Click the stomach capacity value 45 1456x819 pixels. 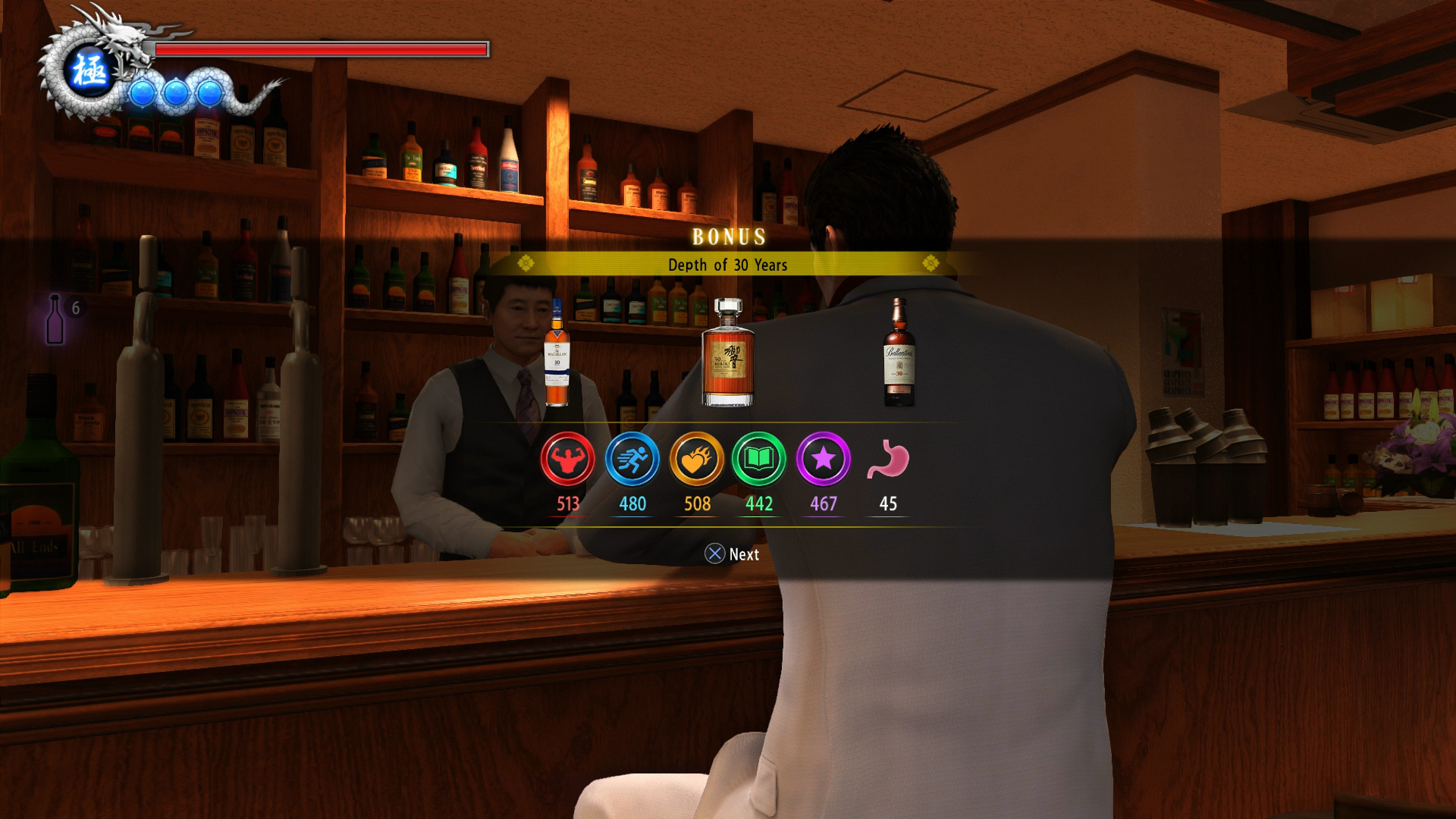887,503
